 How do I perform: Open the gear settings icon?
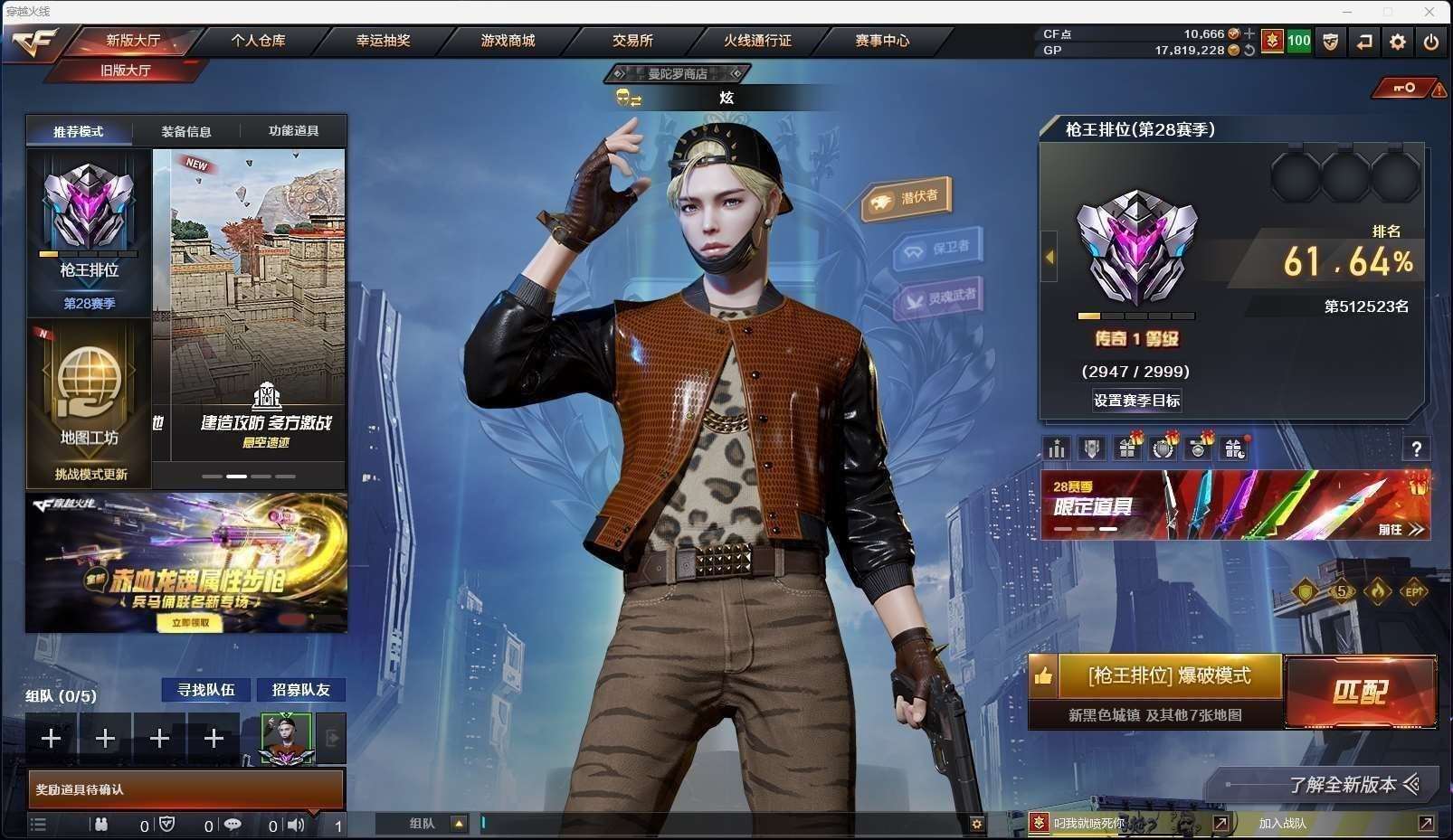tap(1398, 42)
